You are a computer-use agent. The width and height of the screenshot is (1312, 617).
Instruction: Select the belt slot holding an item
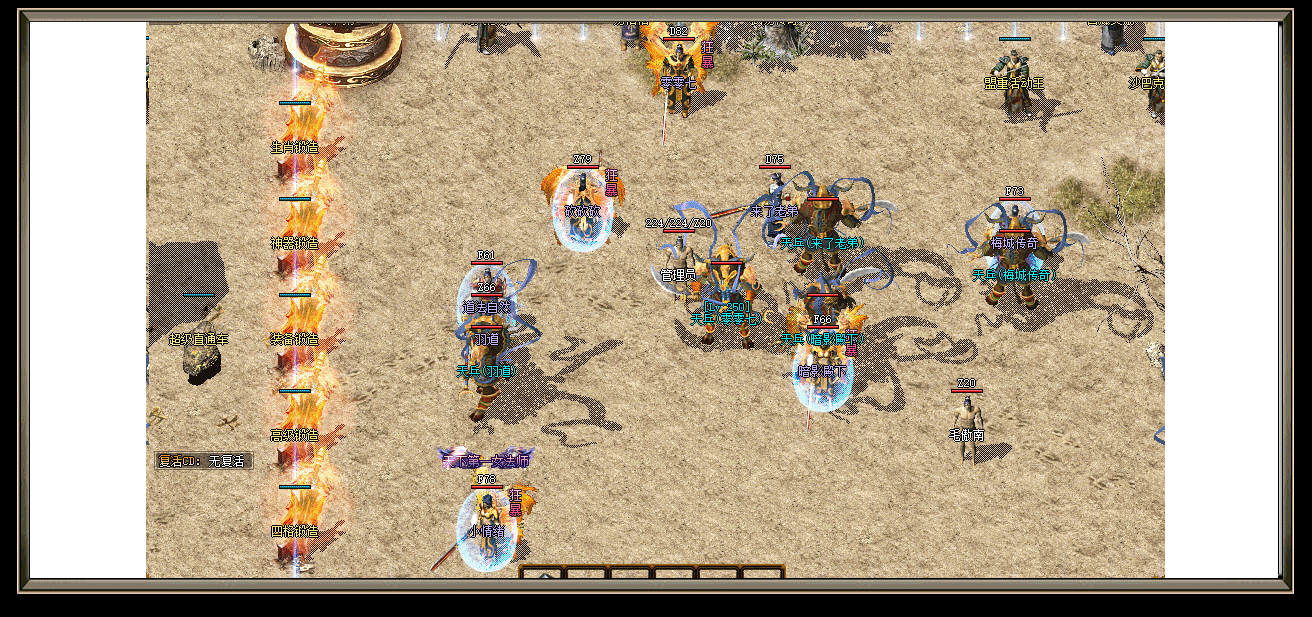coord(543,575)
